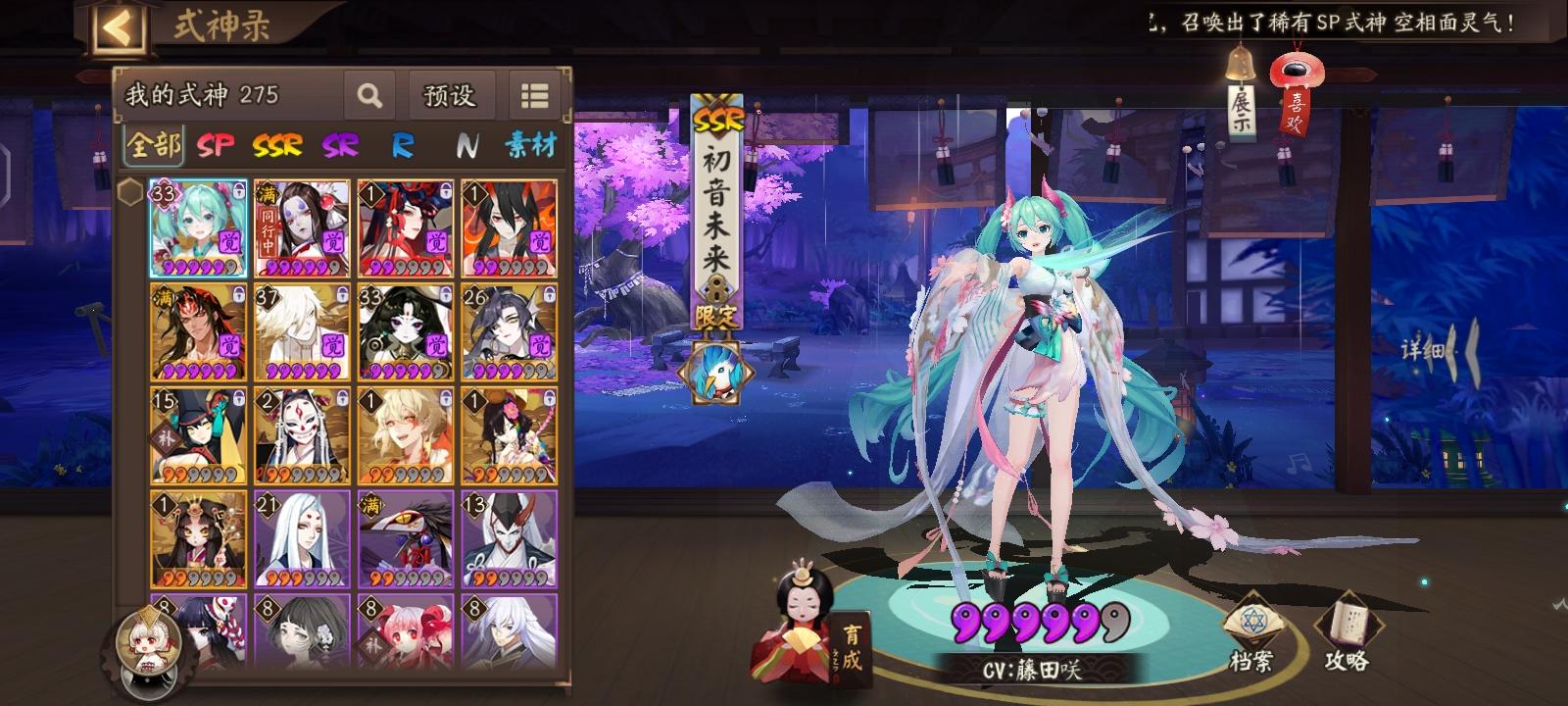
Task: Open the 预设 presets selector
Action: coord(450,96)
